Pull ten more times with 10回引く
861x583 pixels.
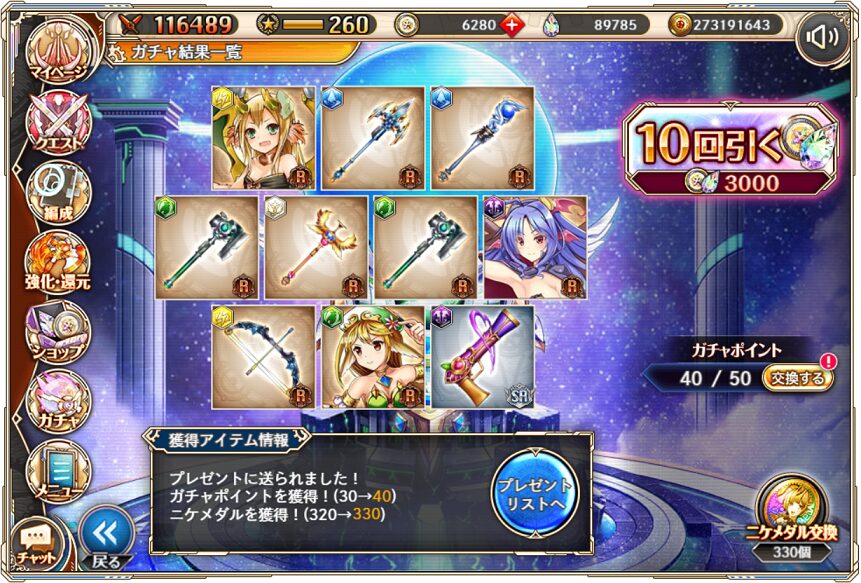coord(727,148)
